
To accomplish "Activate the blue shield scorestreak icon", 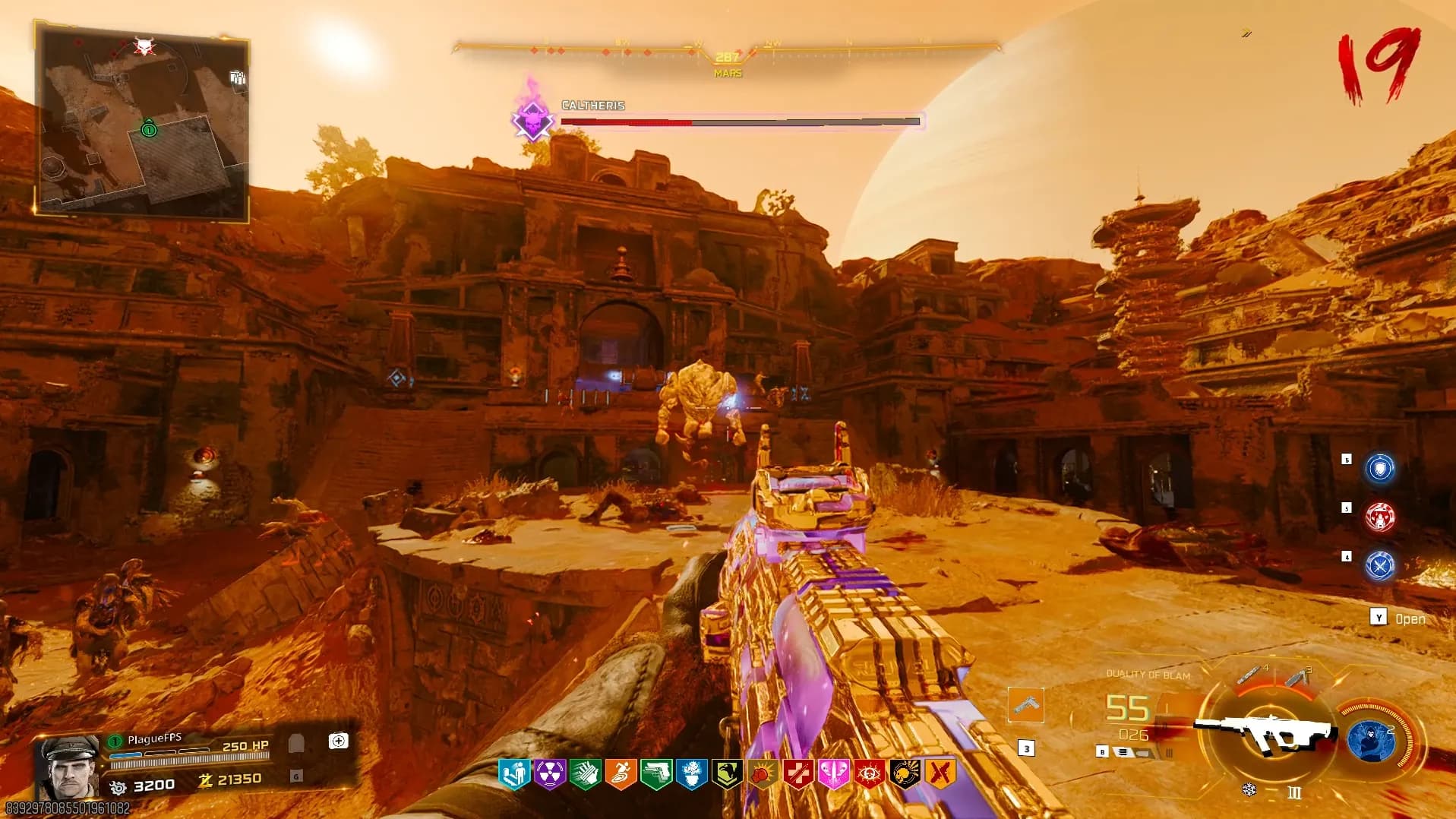I will tap(1379, 469).
